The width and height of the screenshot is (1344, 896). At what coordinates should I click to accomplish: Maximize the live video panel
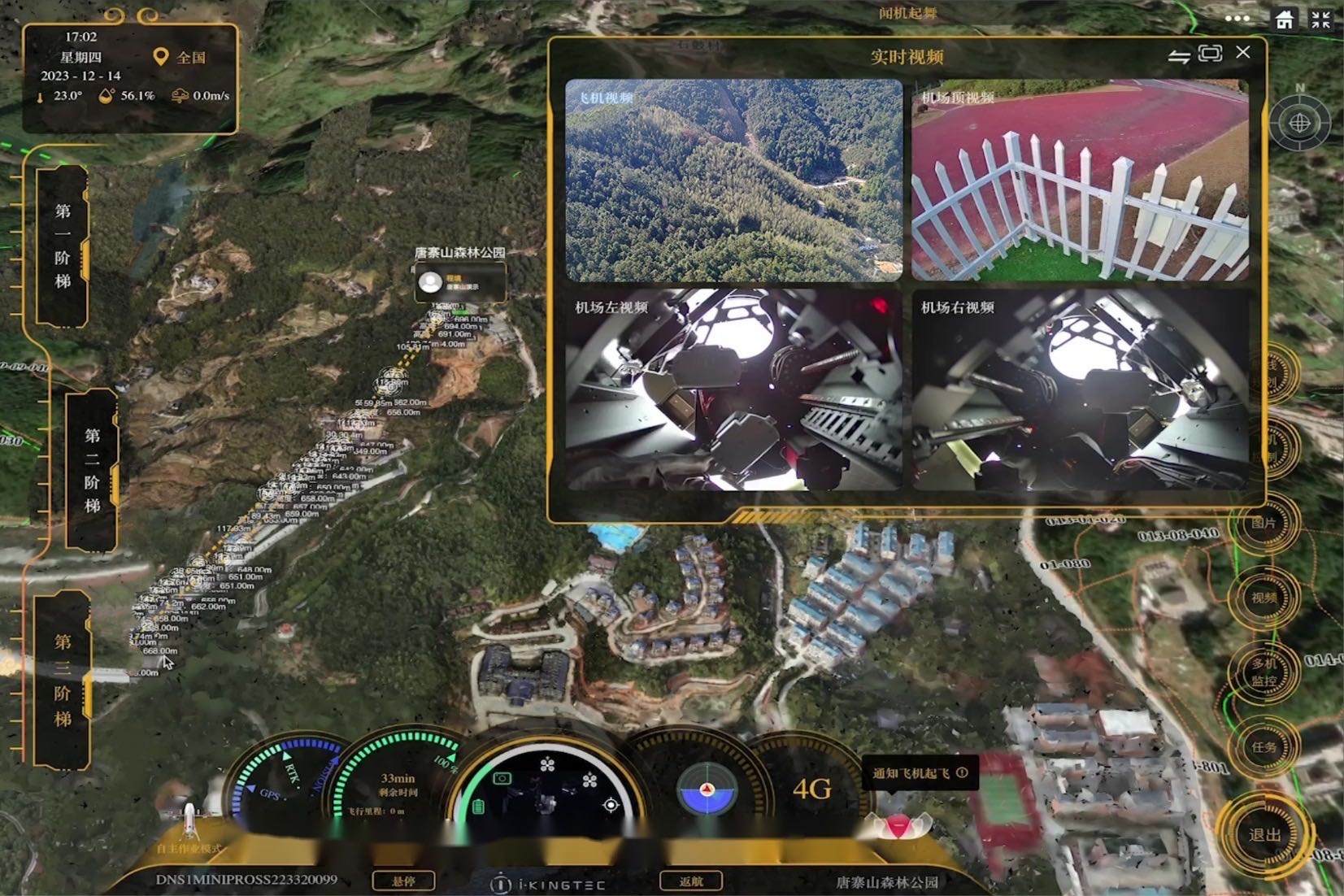point(1210,54)
